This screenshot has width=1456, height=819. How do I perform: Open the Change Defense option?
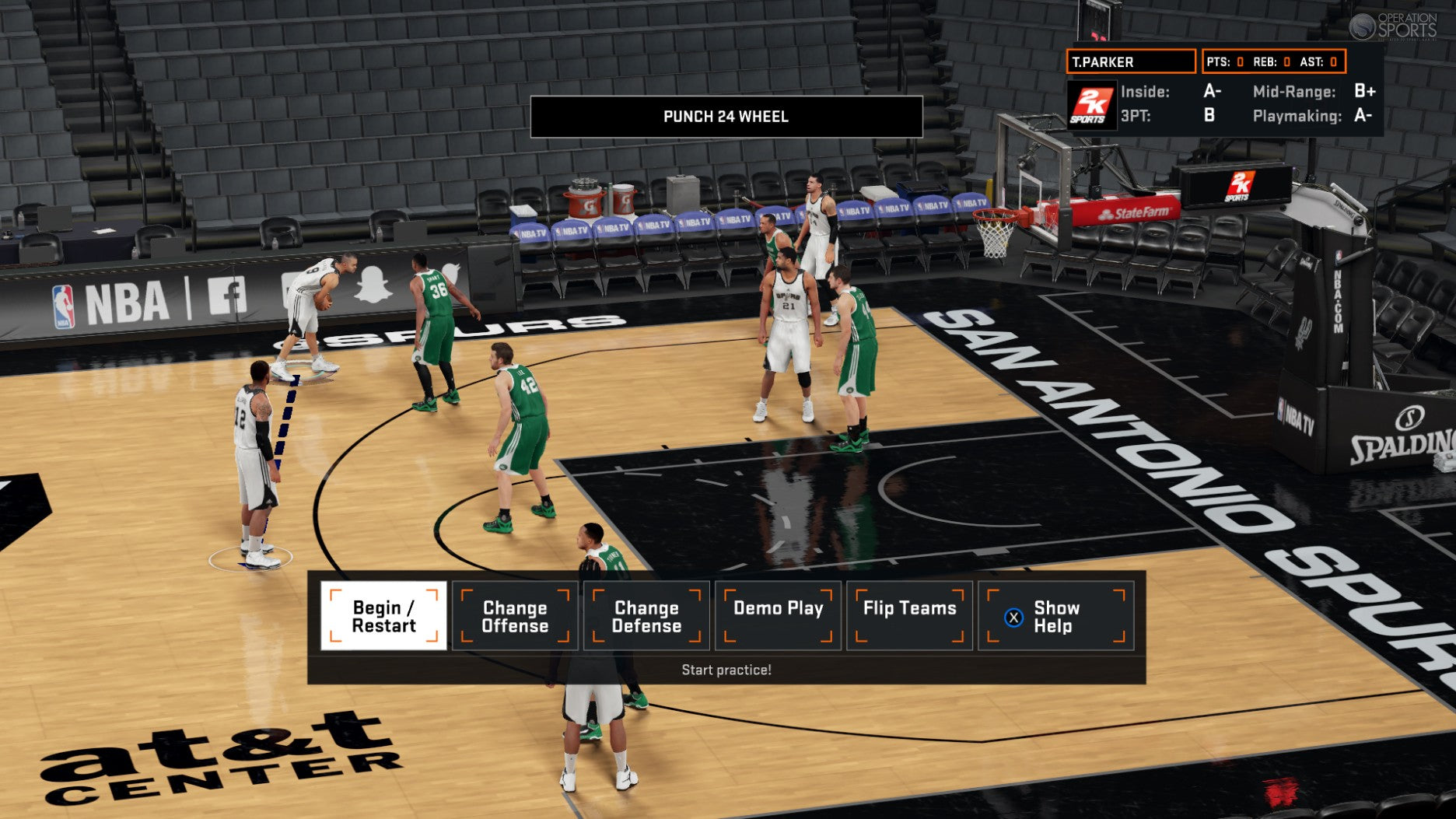[646, 616]
